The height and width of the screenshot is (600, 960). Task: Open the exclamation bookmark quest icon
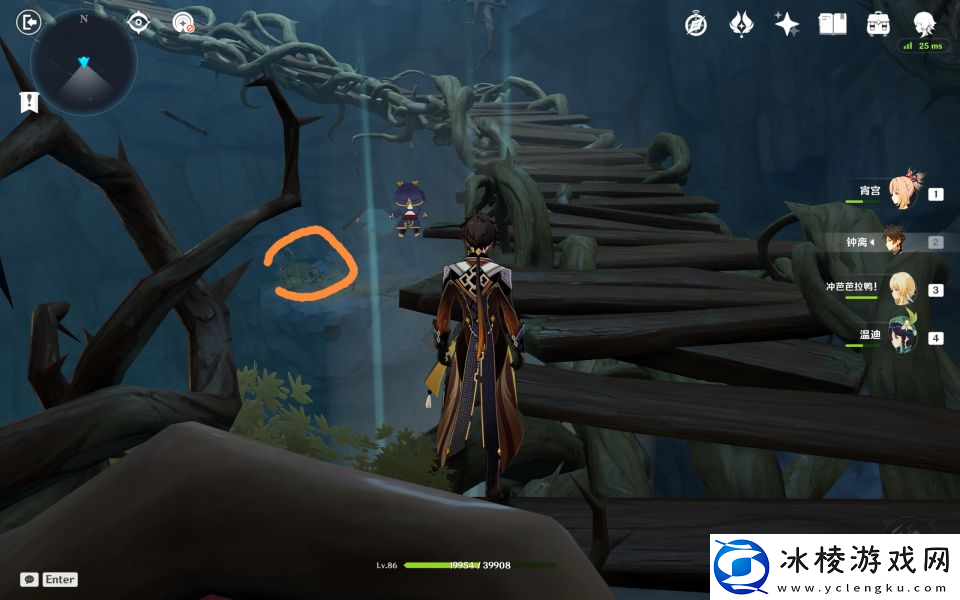(x=29, y=101)
